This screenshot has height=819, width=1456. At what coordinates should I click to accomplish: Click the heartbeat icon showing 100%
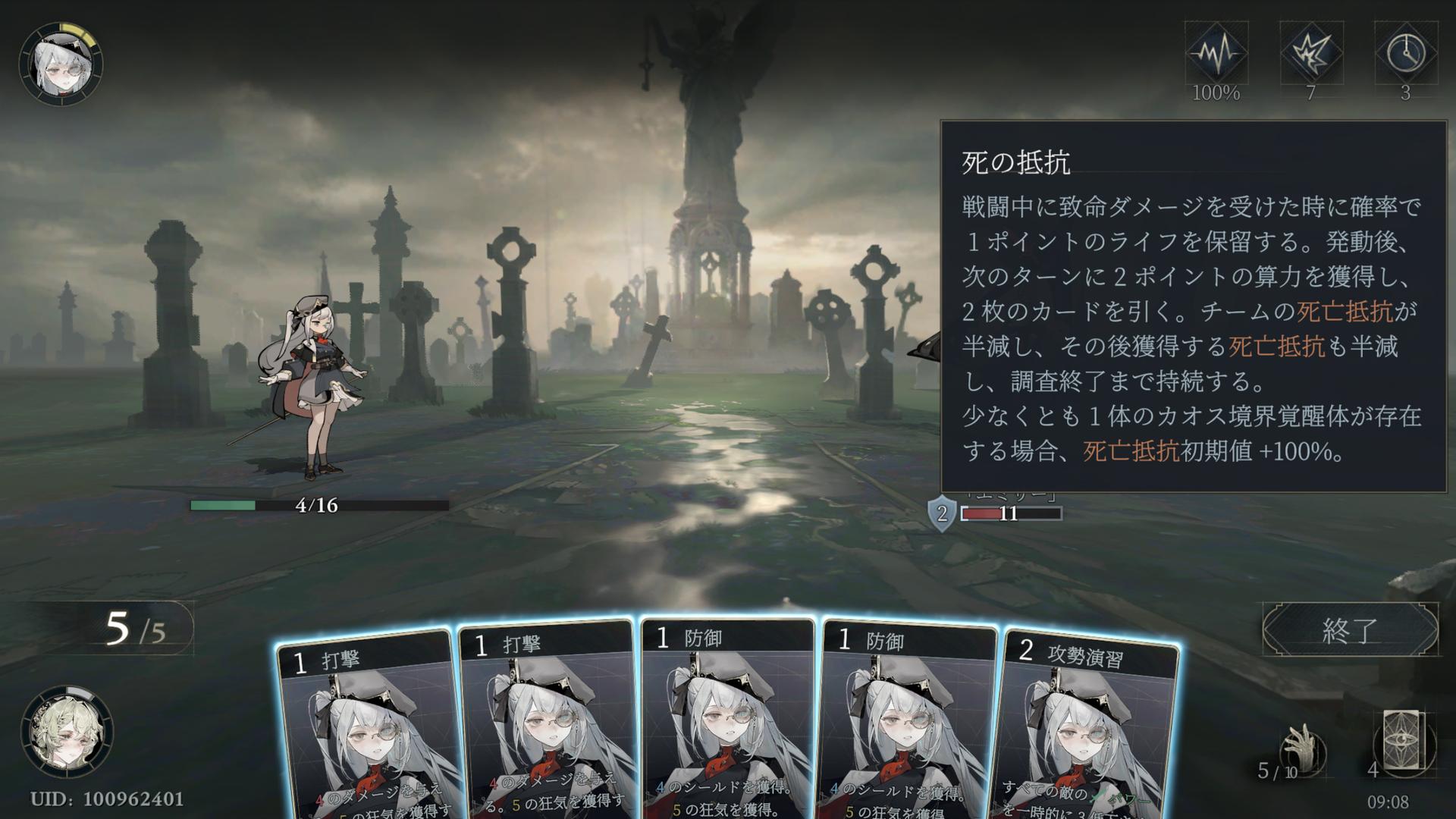coord(1216,54)
